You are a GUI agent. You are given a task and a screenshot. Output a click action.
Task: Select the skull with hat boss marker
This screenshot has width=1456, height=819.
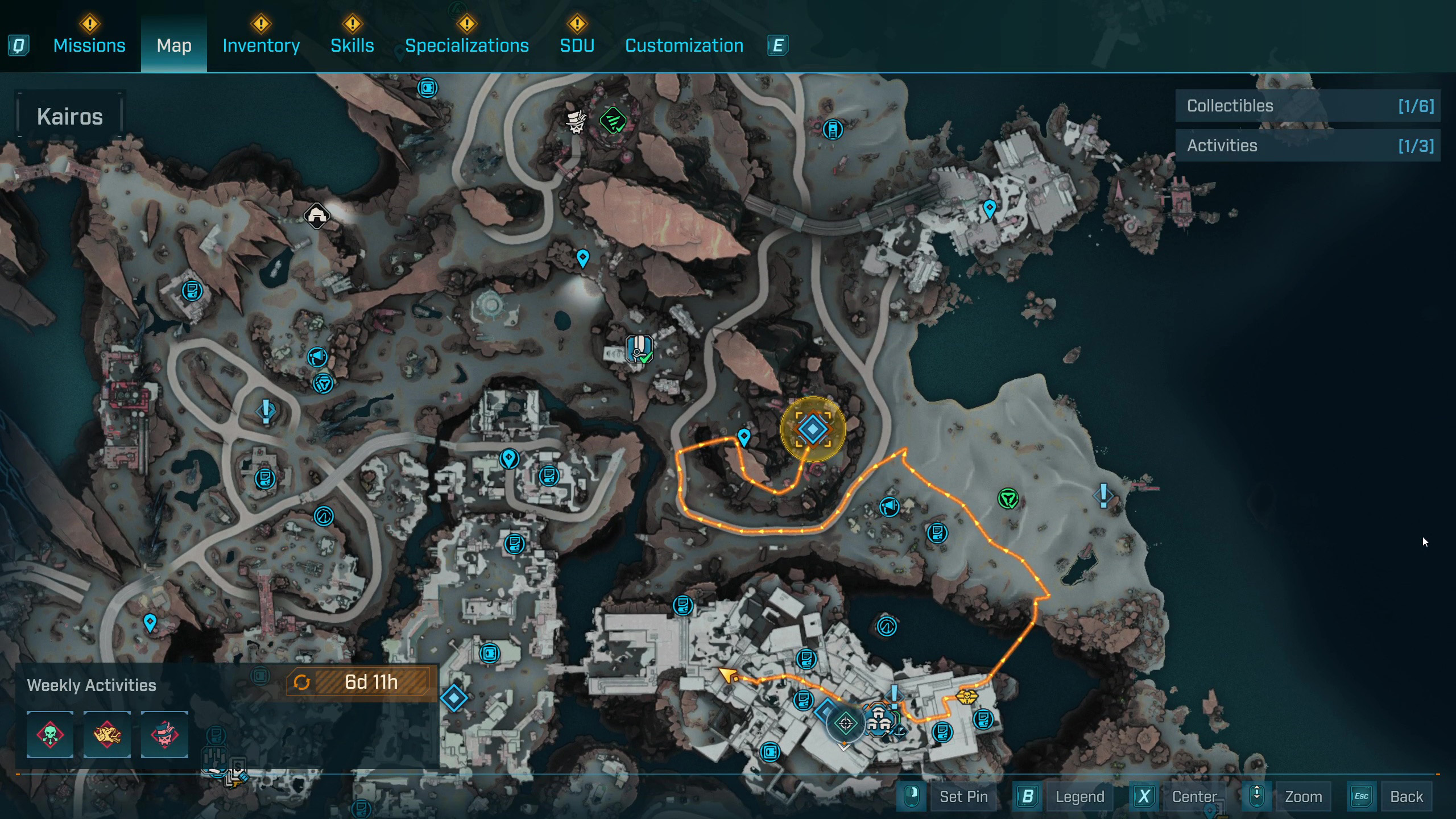576,121
